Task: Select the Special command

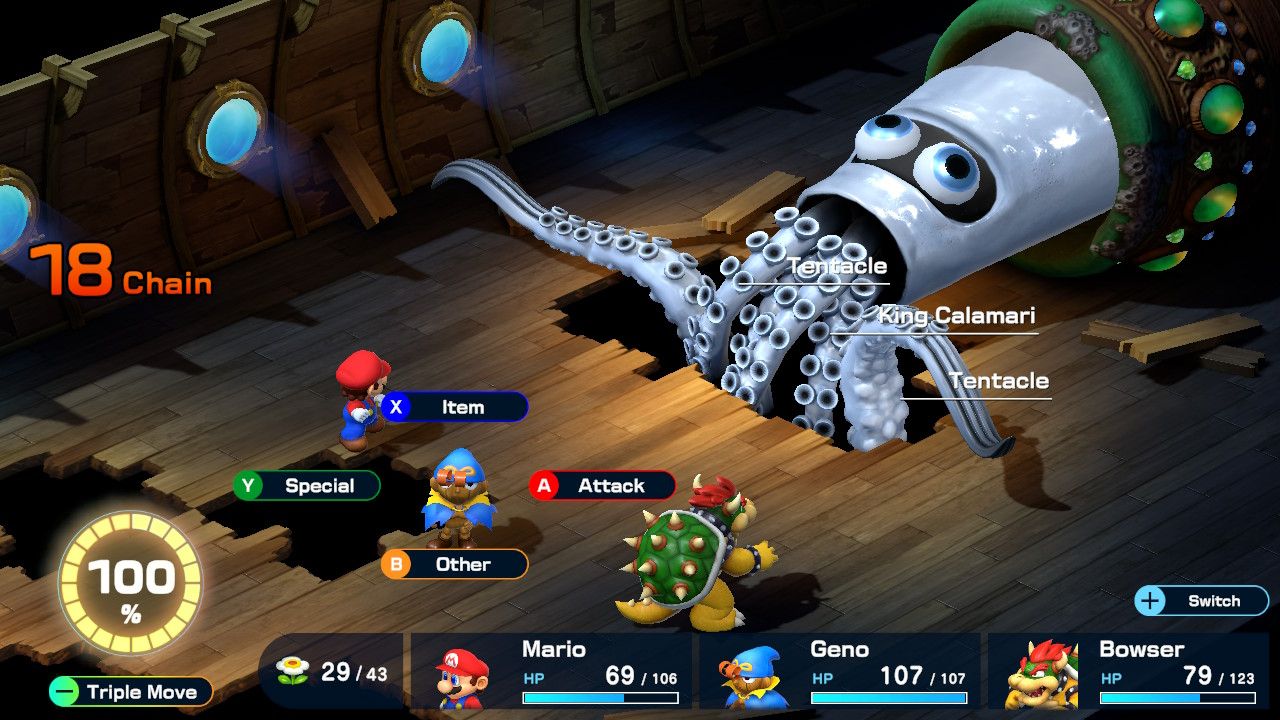Action: pos(307,486)
